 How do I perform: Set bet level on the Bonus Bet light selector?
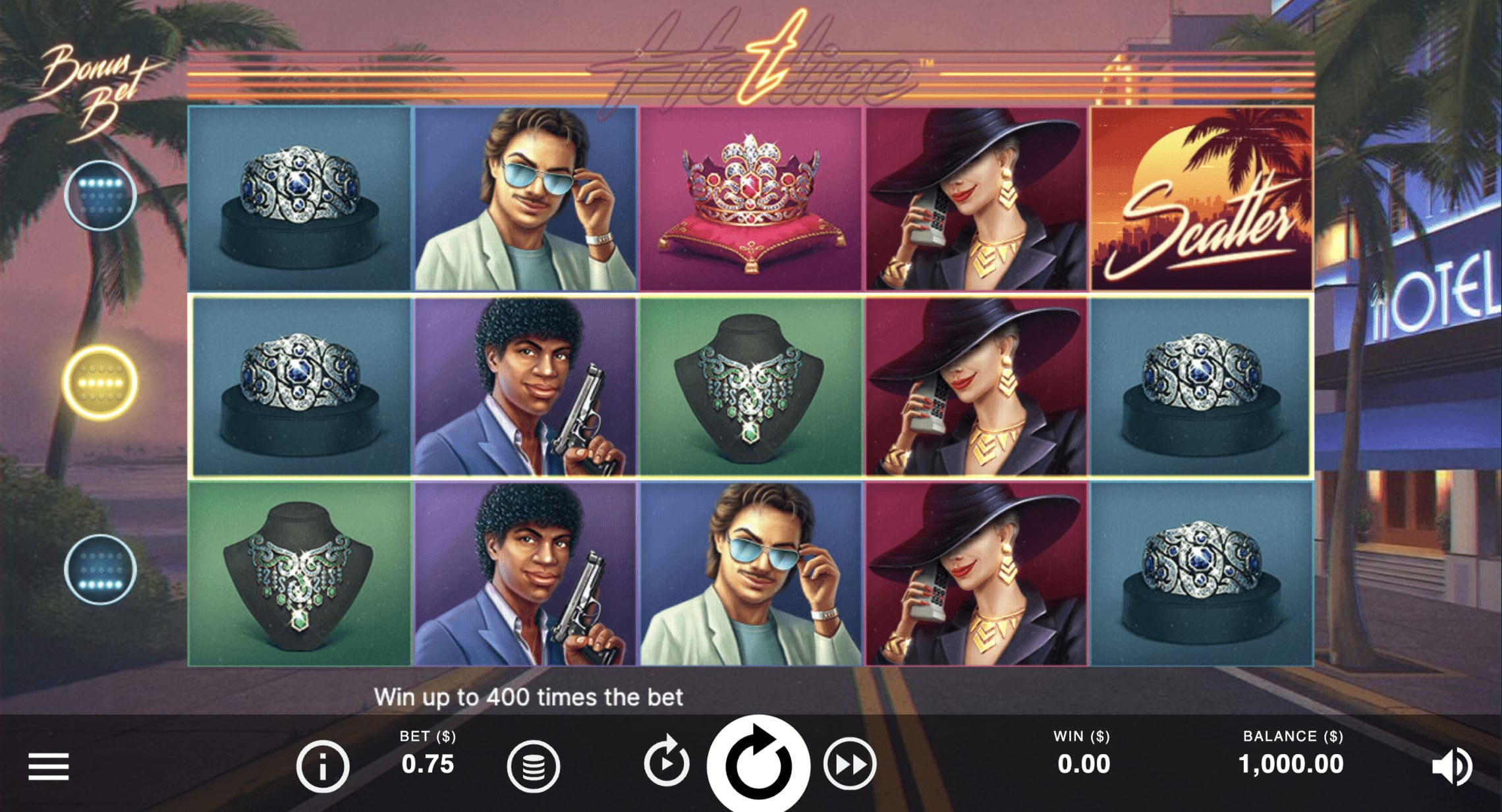tap(100, 380)
